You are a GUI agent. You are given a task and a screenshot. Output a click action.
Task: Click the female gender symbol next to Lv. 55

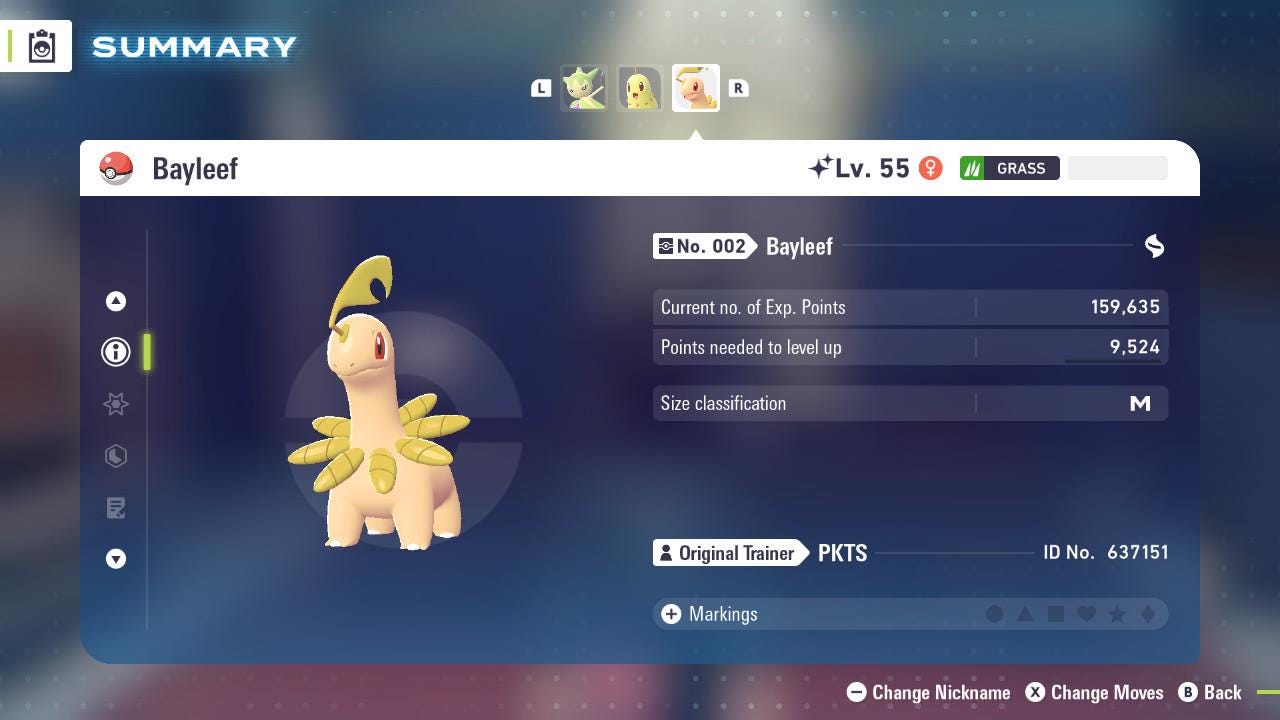coord(930,168)
